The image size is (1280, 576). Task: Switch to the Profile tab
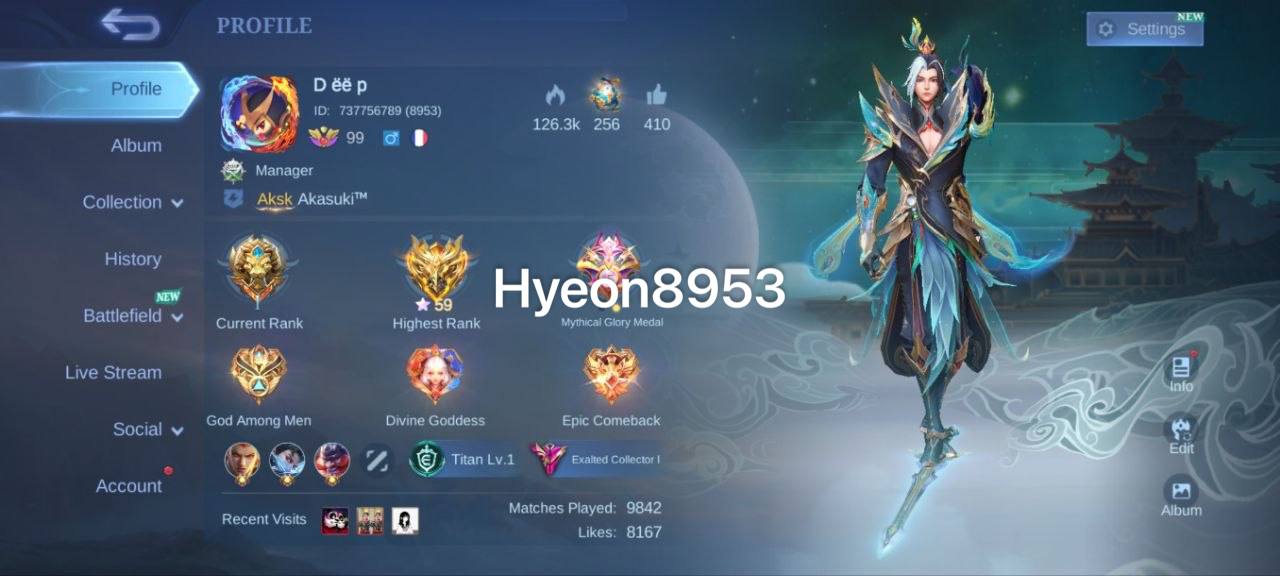[136, 89]
